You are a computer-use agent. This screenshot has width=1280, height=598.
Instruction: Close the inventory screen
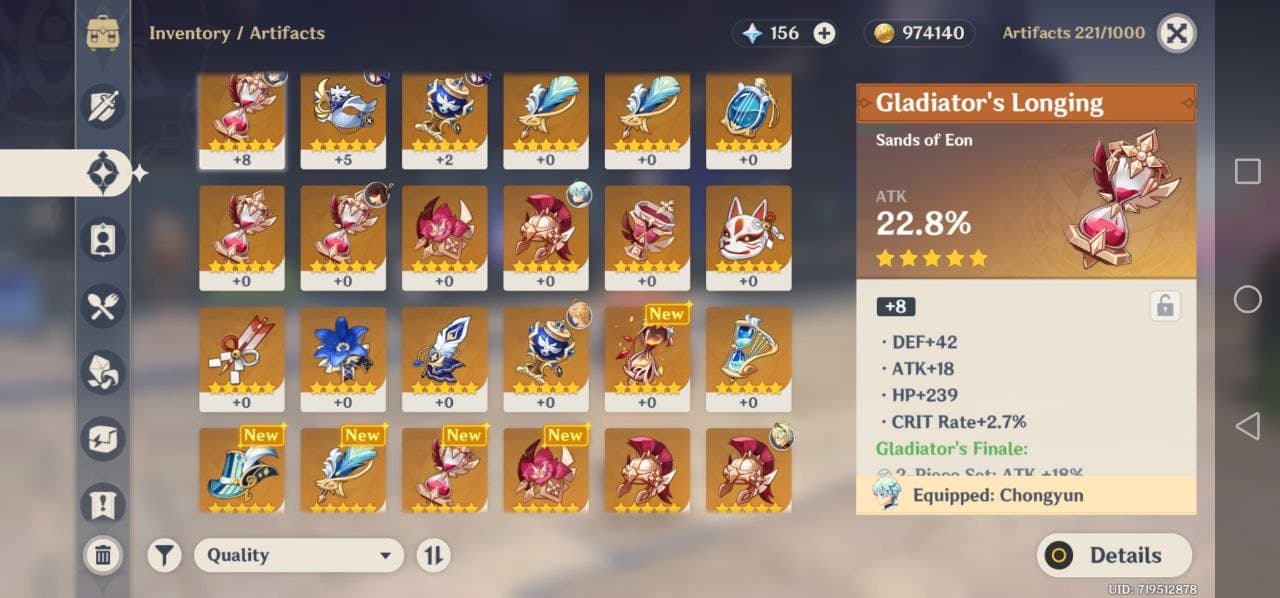pyautogui.click(x=1177, y=33)
